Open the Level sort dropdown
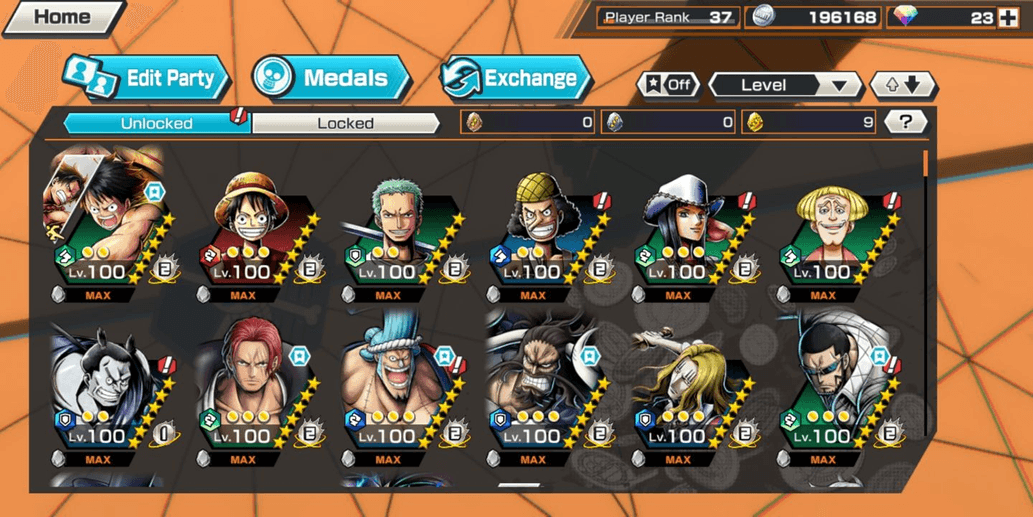 (x=784, y=86)
